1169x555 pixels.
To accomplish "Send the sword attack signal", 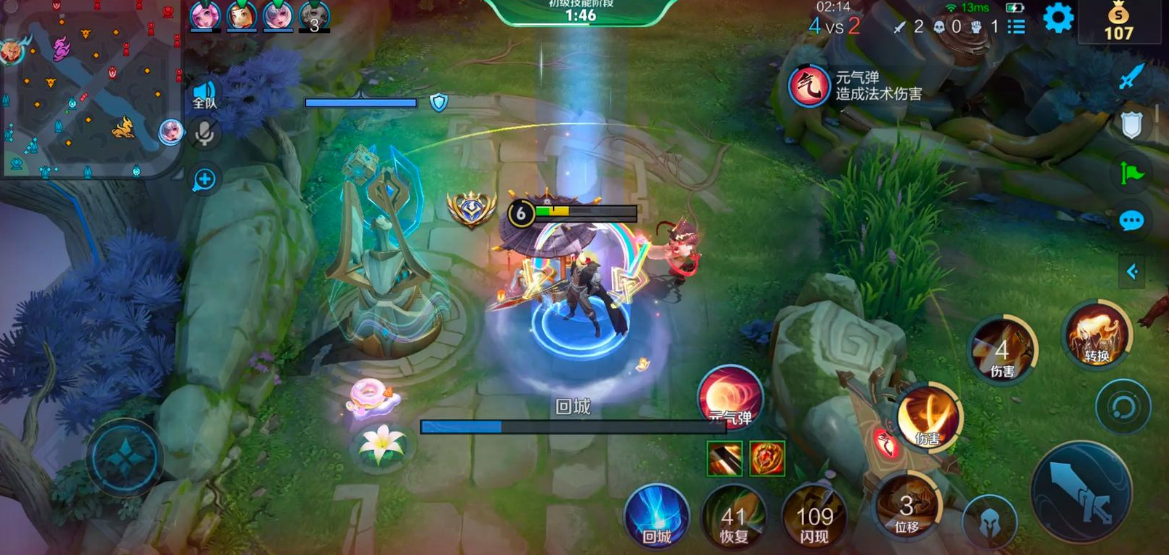I will tap(1131, 76).
